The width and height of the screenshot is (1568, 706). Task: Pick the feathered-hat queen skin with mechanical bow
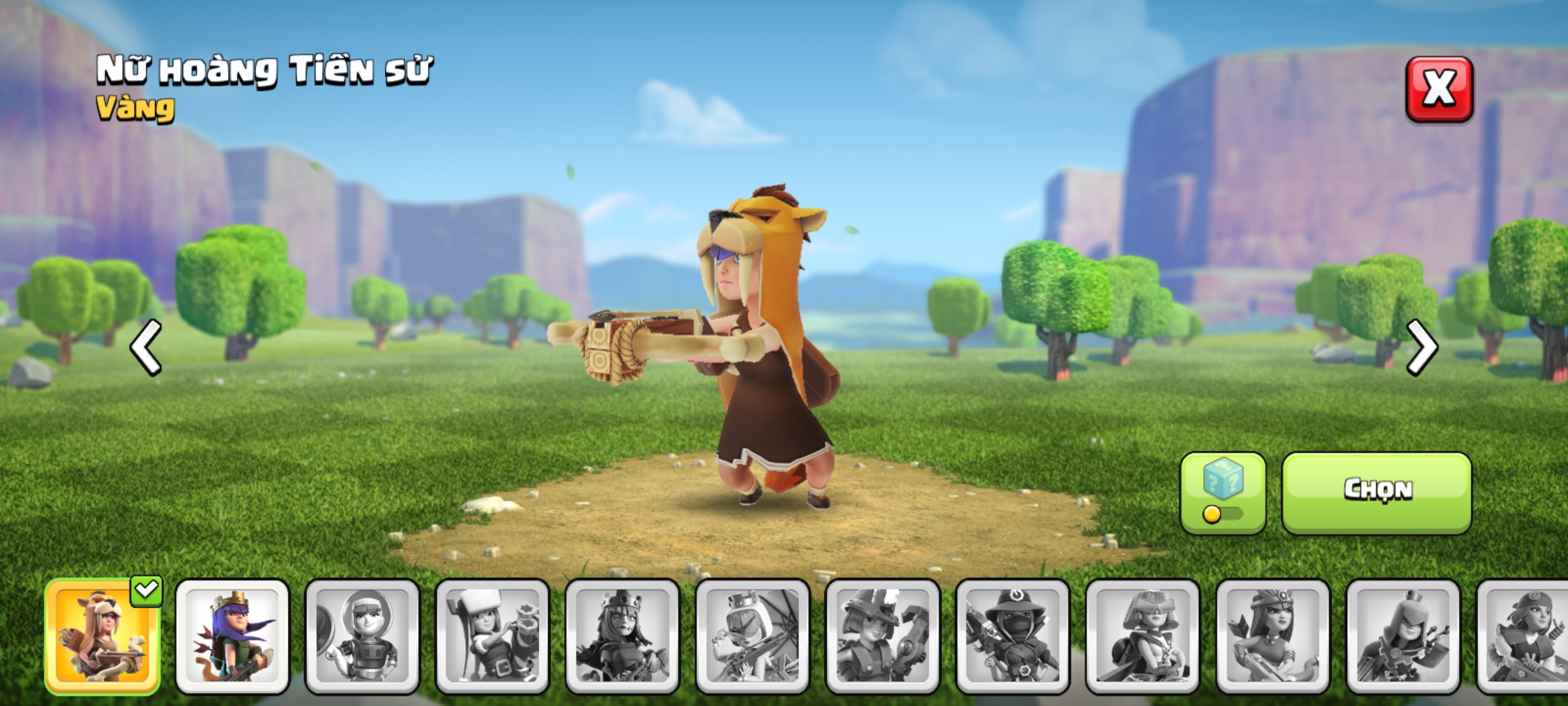(x=883, y=636)
